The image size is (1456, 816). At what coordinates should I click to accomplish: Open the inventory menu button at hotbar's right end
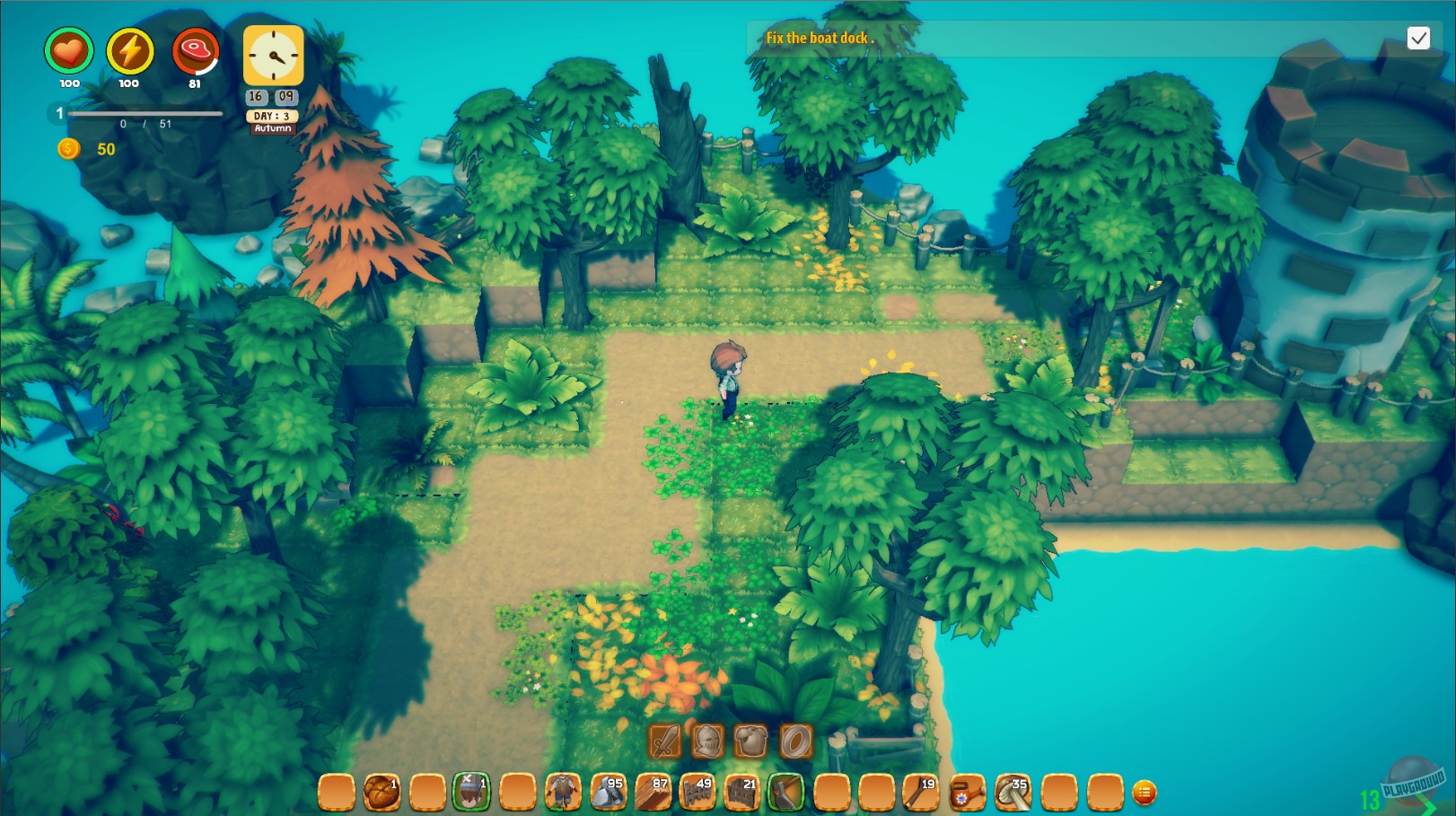tap(1145, 794)
